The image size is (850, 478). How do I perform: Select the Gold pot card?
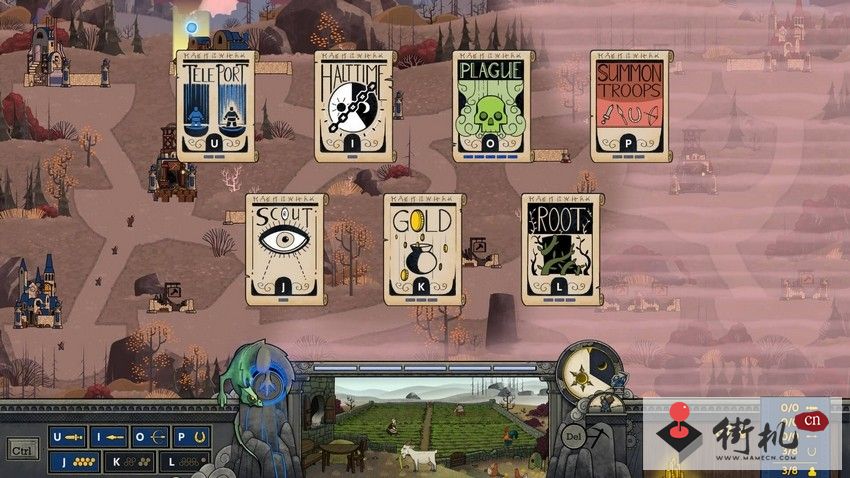coord(424,249)
